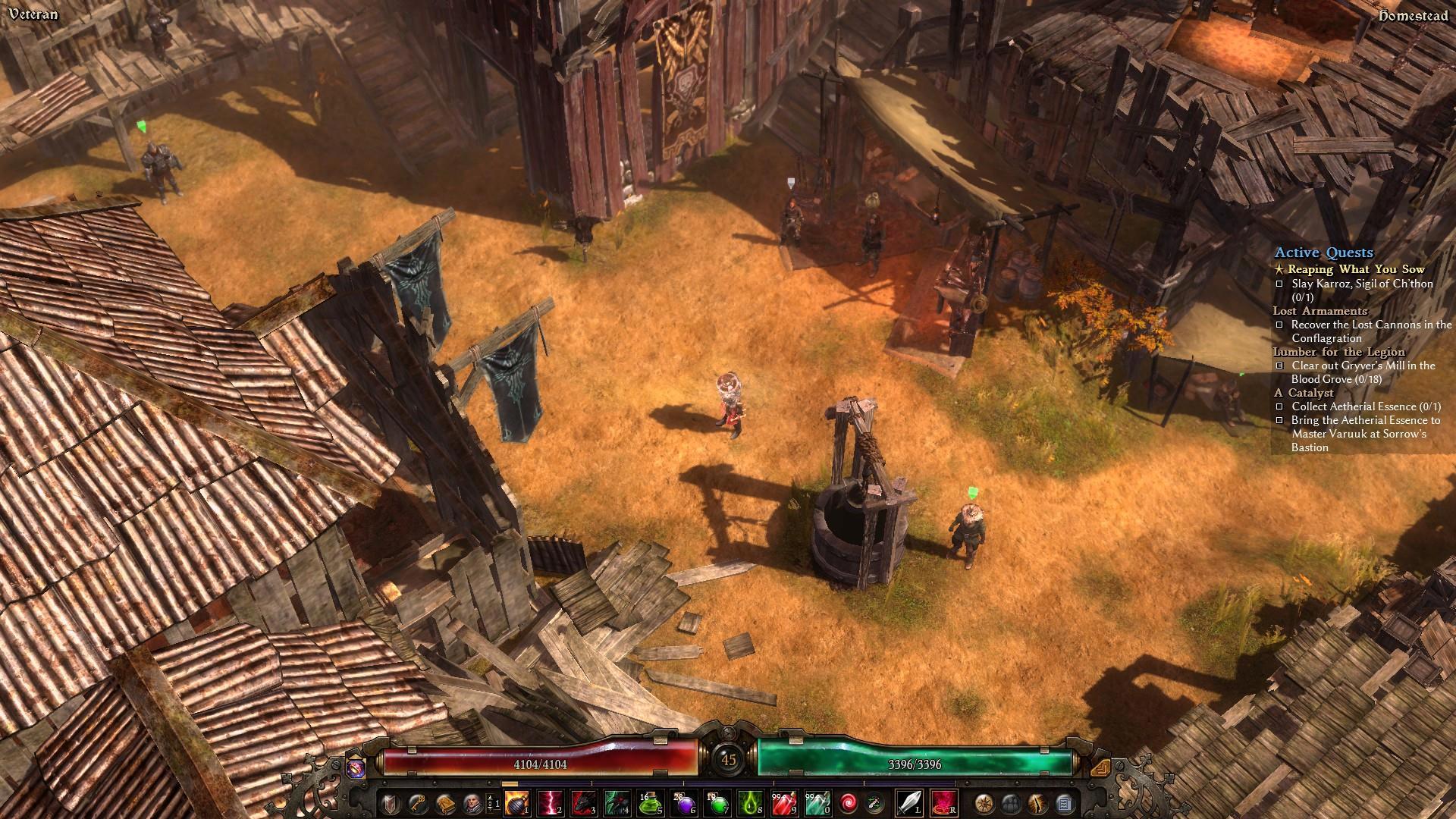Use the green orb consumable in slot 7
This screenshot has width=1456, height=819.
717,802
